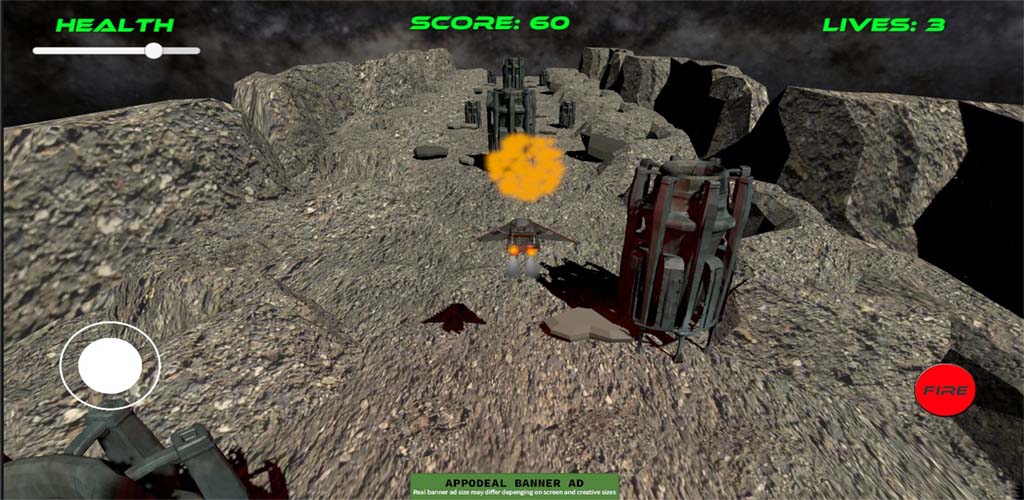Click the health slider handle
The image size is (1024, 500).
tap(153, 50)
